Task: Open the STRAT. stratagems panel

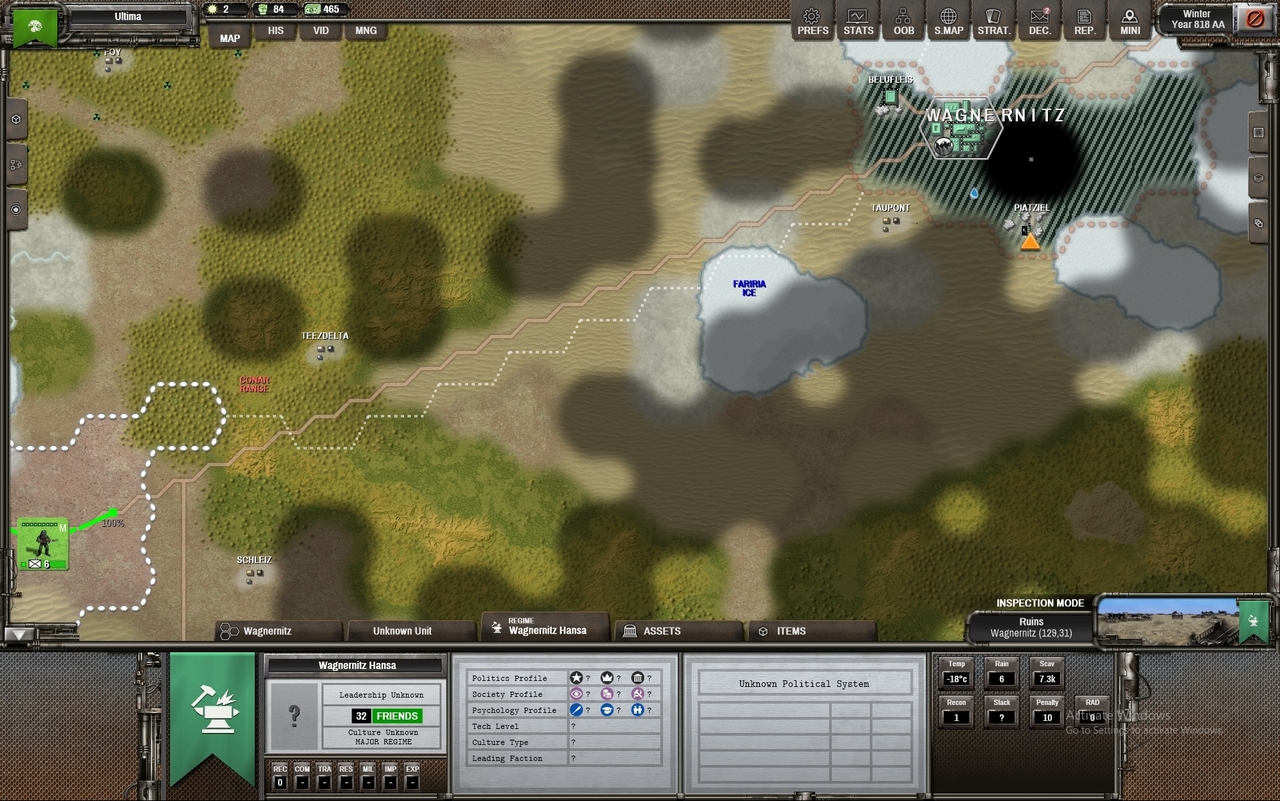Action: (x=994, y=20)
